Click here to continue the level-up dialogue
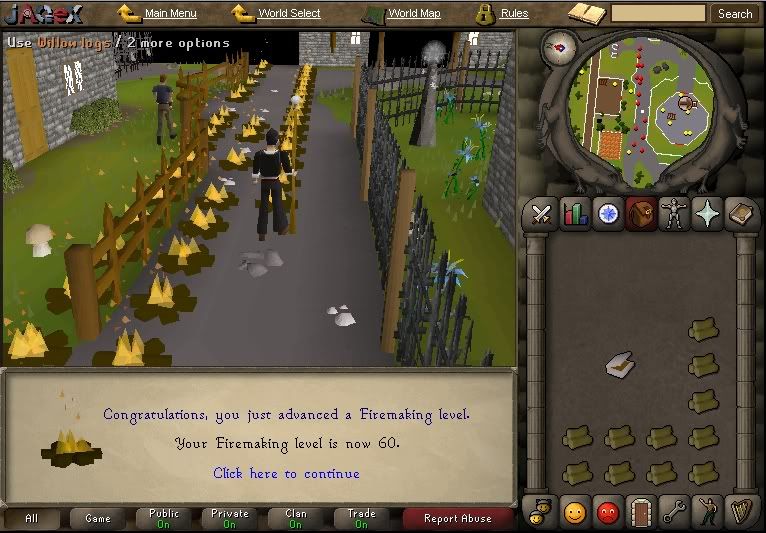The image size is (766, 533). click(x=286, y=473)
